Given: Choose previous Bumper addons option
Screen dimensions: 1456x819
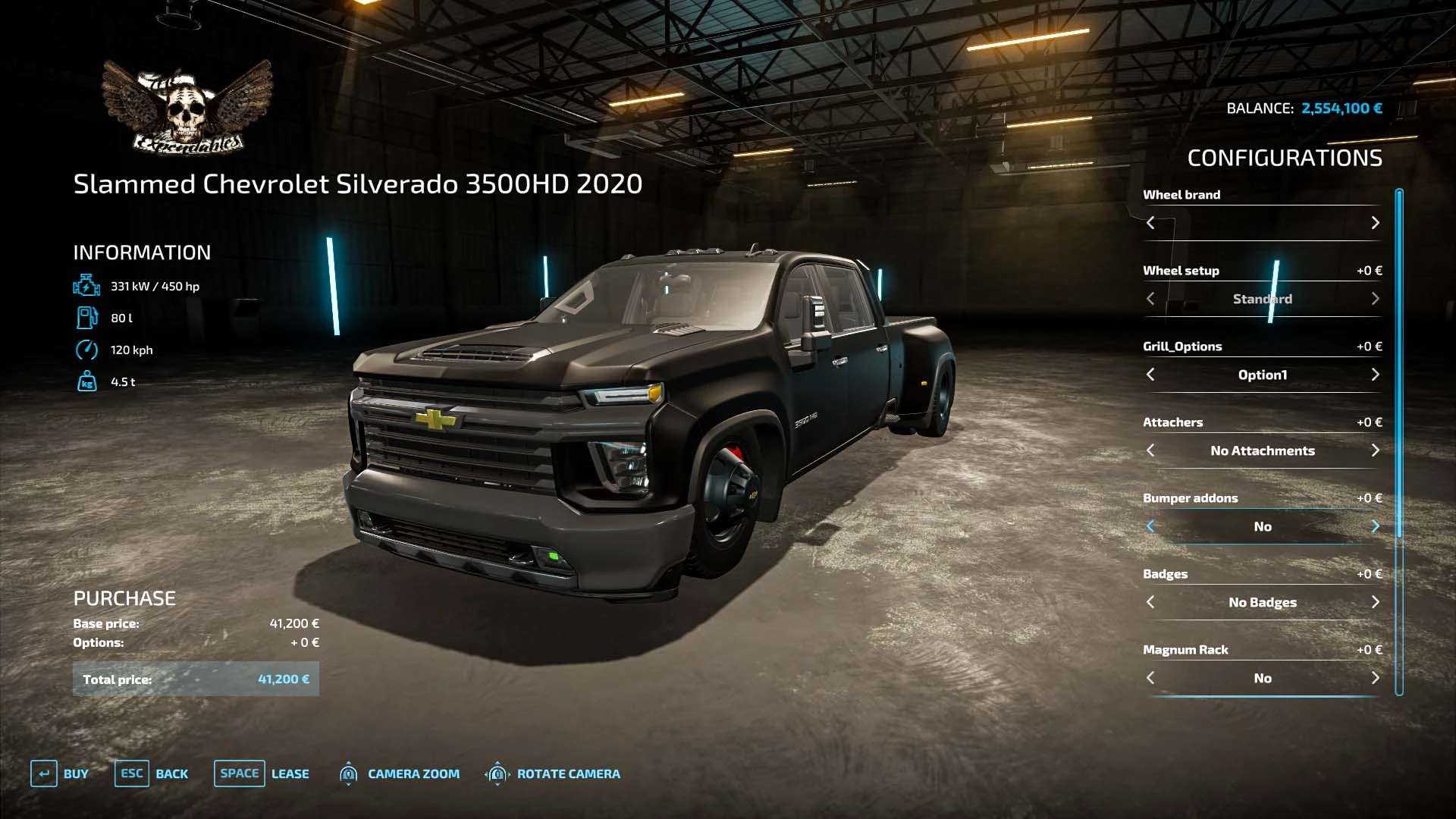Looking at the screenshot, I should (1150, 526).
